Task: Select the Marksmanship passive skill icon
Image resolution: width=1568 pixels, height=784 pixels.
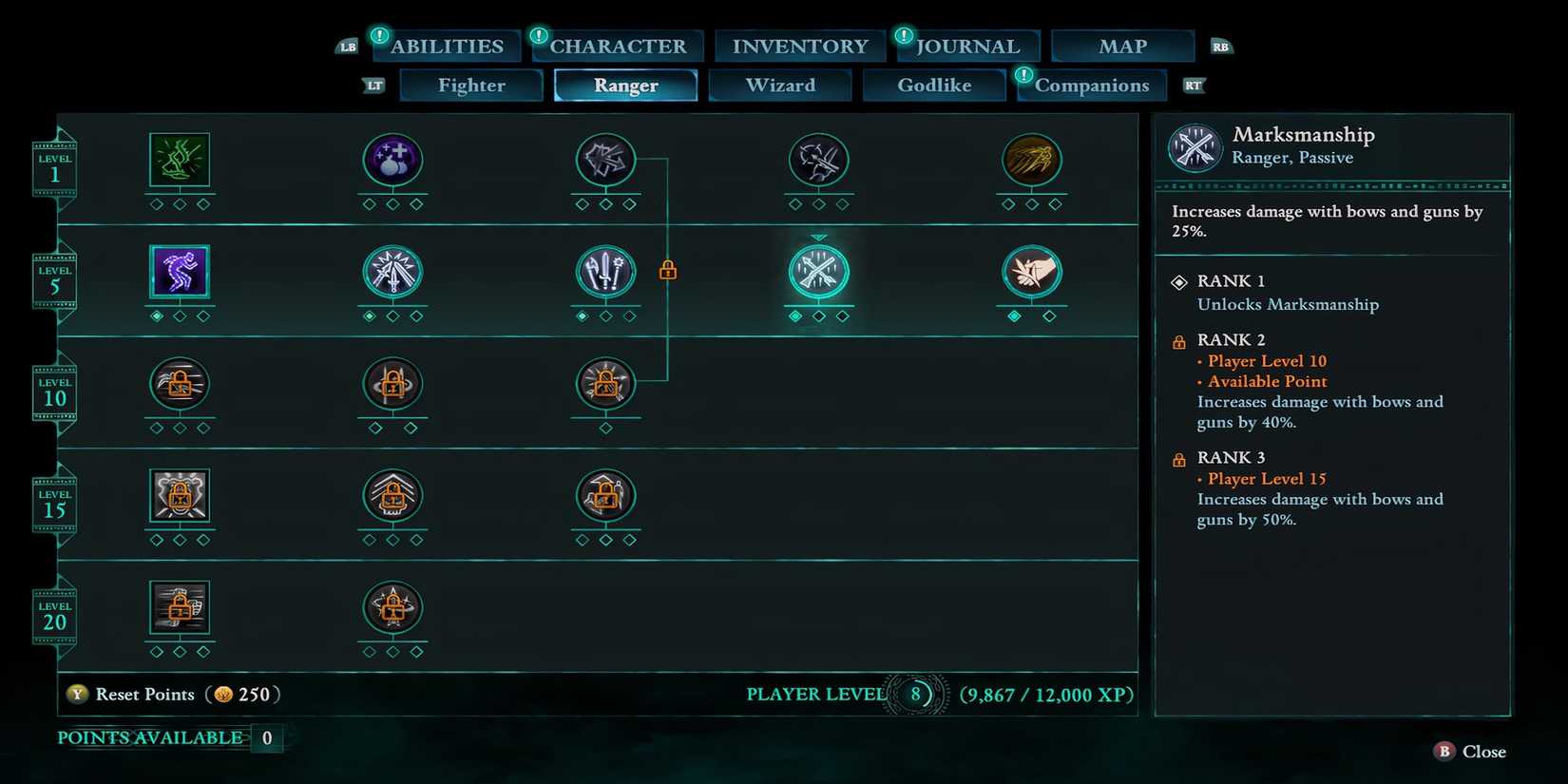Action: click(x=818, y=274)
